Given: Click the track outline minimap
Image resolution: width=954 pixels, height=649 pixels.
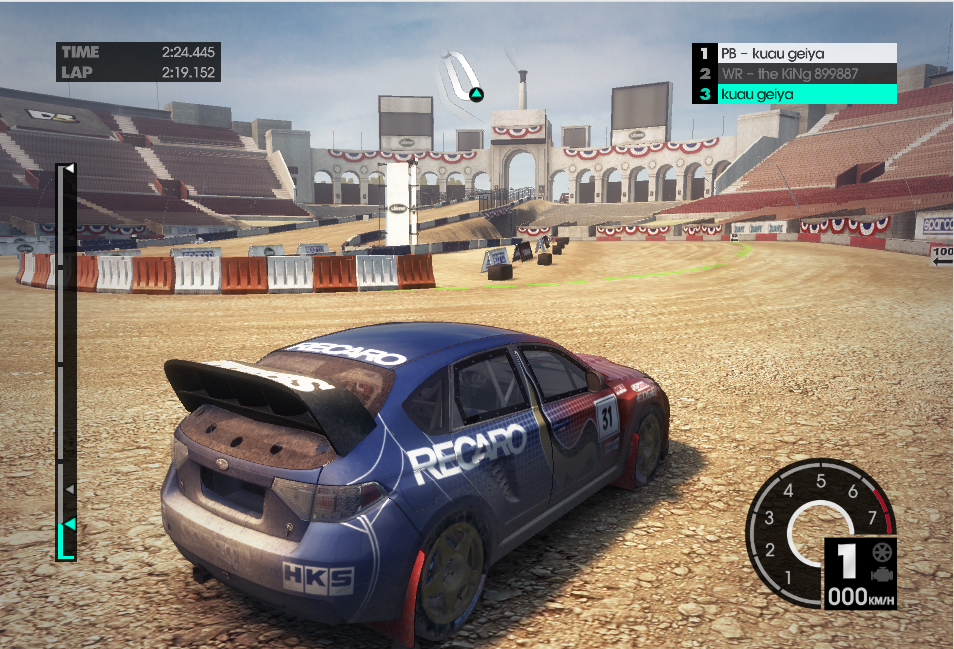Looking at the screenshot, I should pos(463,75).
